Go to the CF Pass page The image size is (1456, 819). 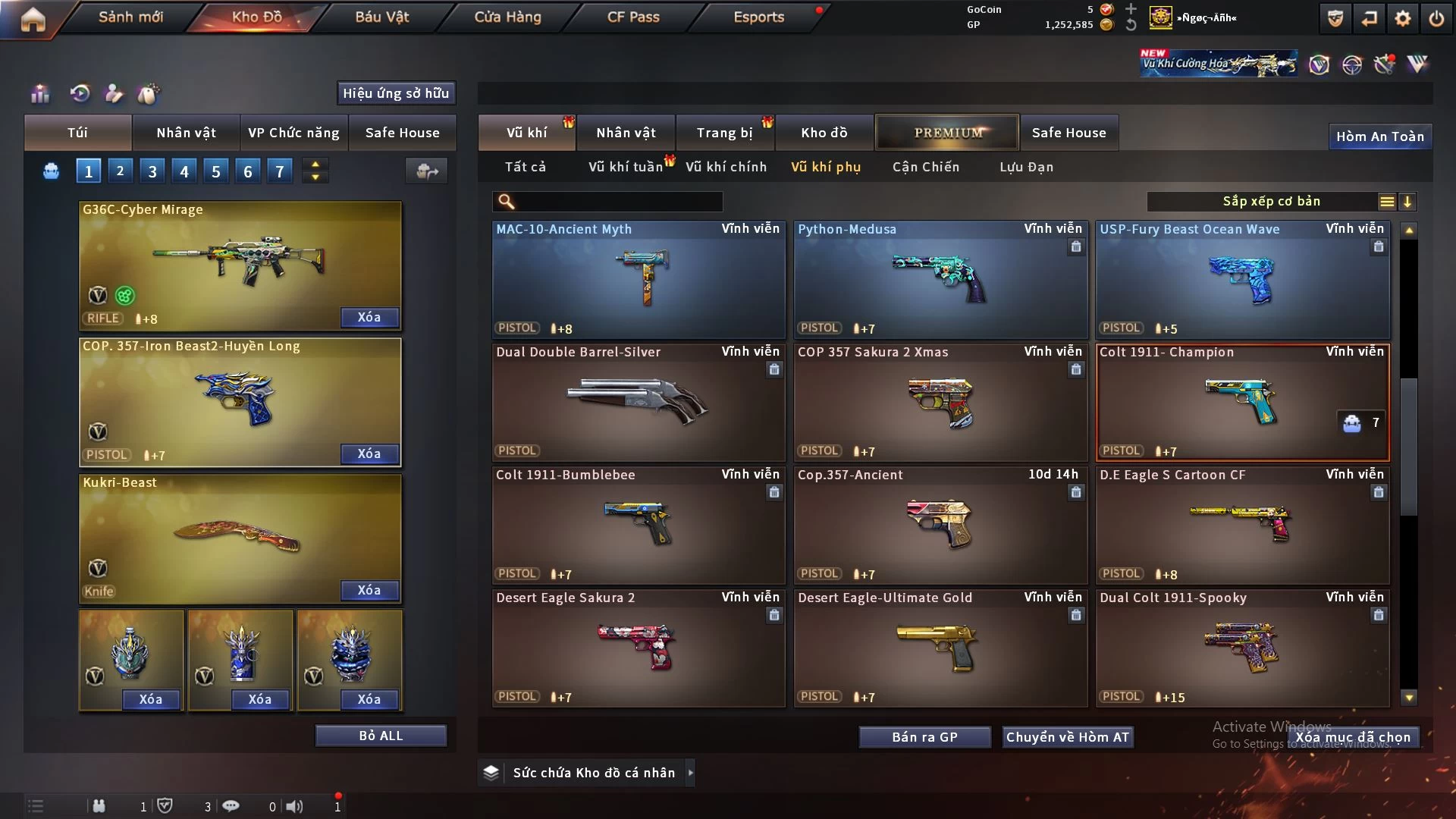633,17
